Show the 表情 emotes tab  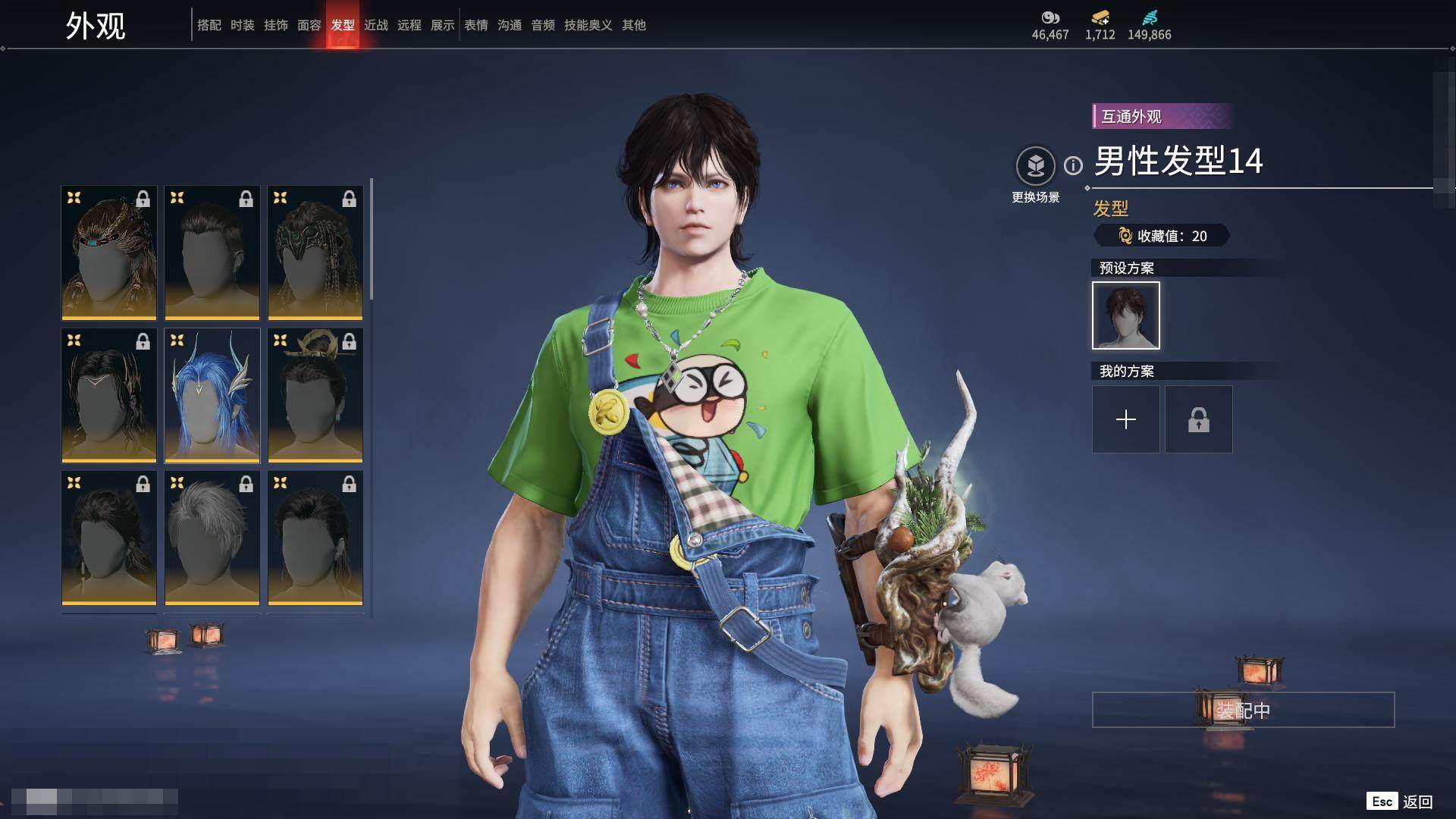pyautogui.click(x=475, y=25)
